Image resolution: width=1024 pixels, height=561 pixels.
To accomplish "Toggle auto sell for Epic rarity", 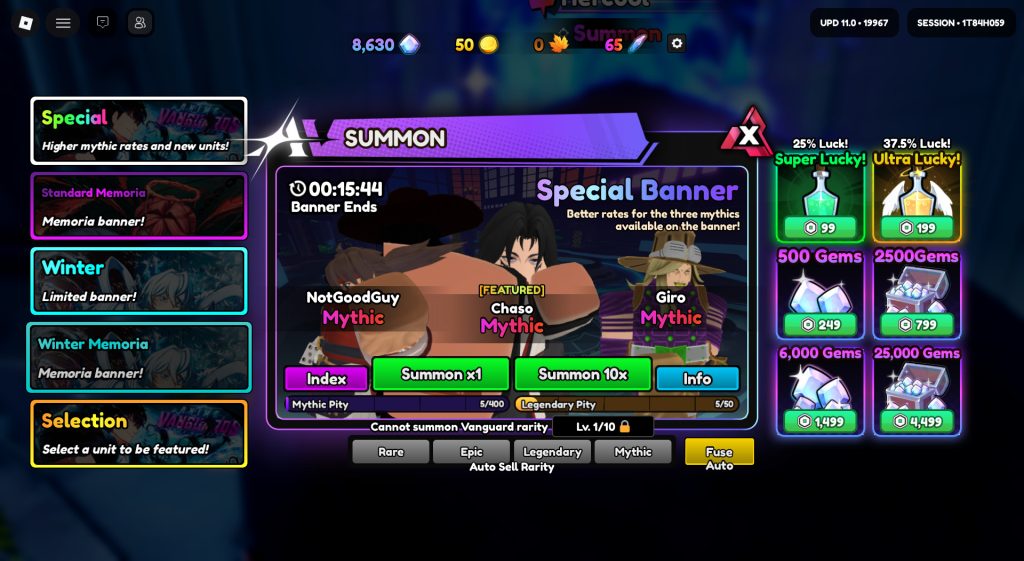I will point(471,452).
